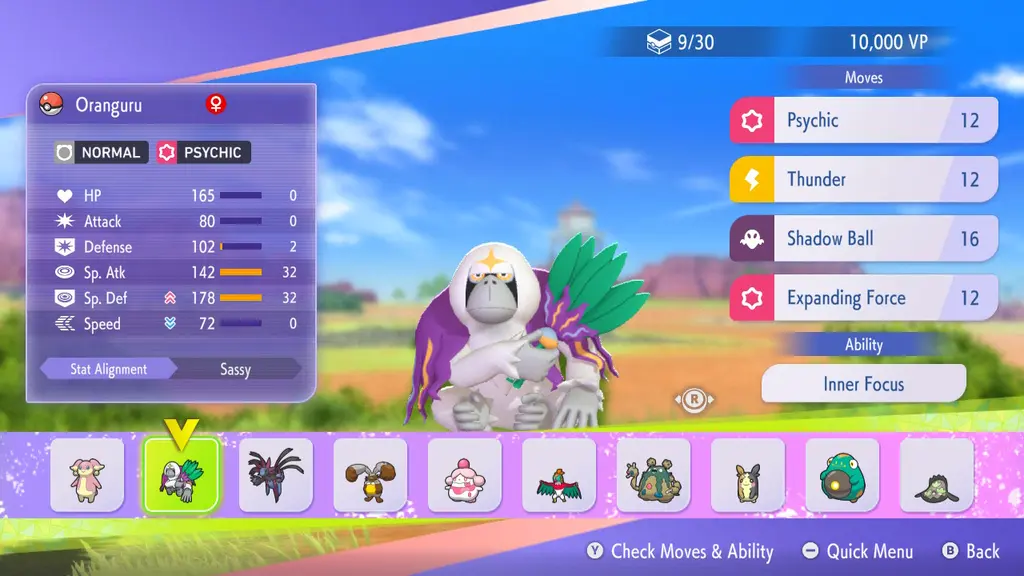Choose the Slurpuff thumbnail
1024x576 pixels.
[x=465, y=475]
